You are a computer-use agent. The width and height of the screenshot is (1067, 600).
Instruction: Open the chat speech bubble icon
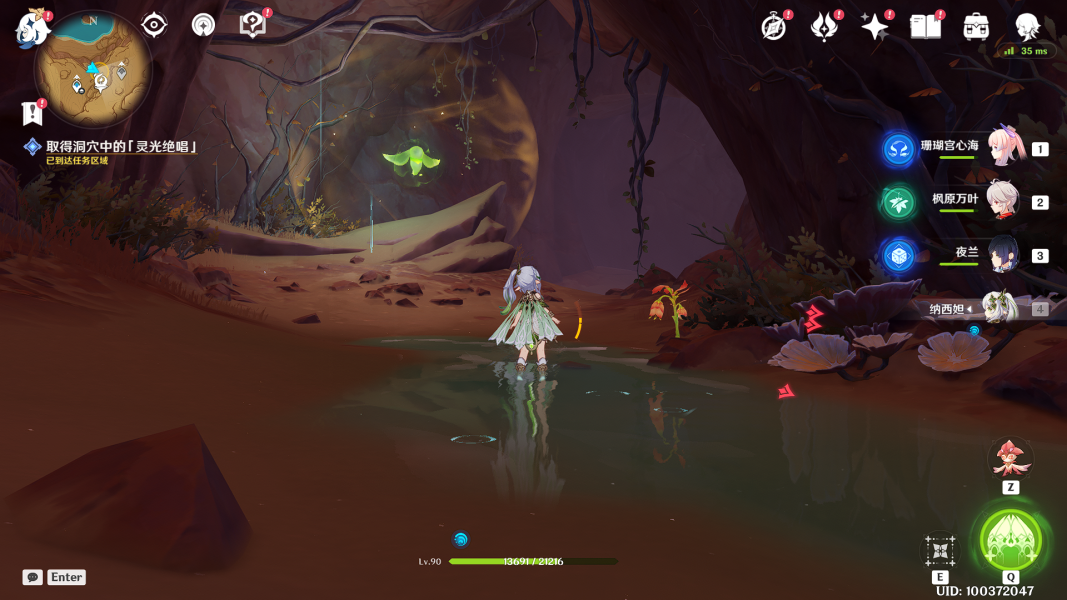[33, 577]
